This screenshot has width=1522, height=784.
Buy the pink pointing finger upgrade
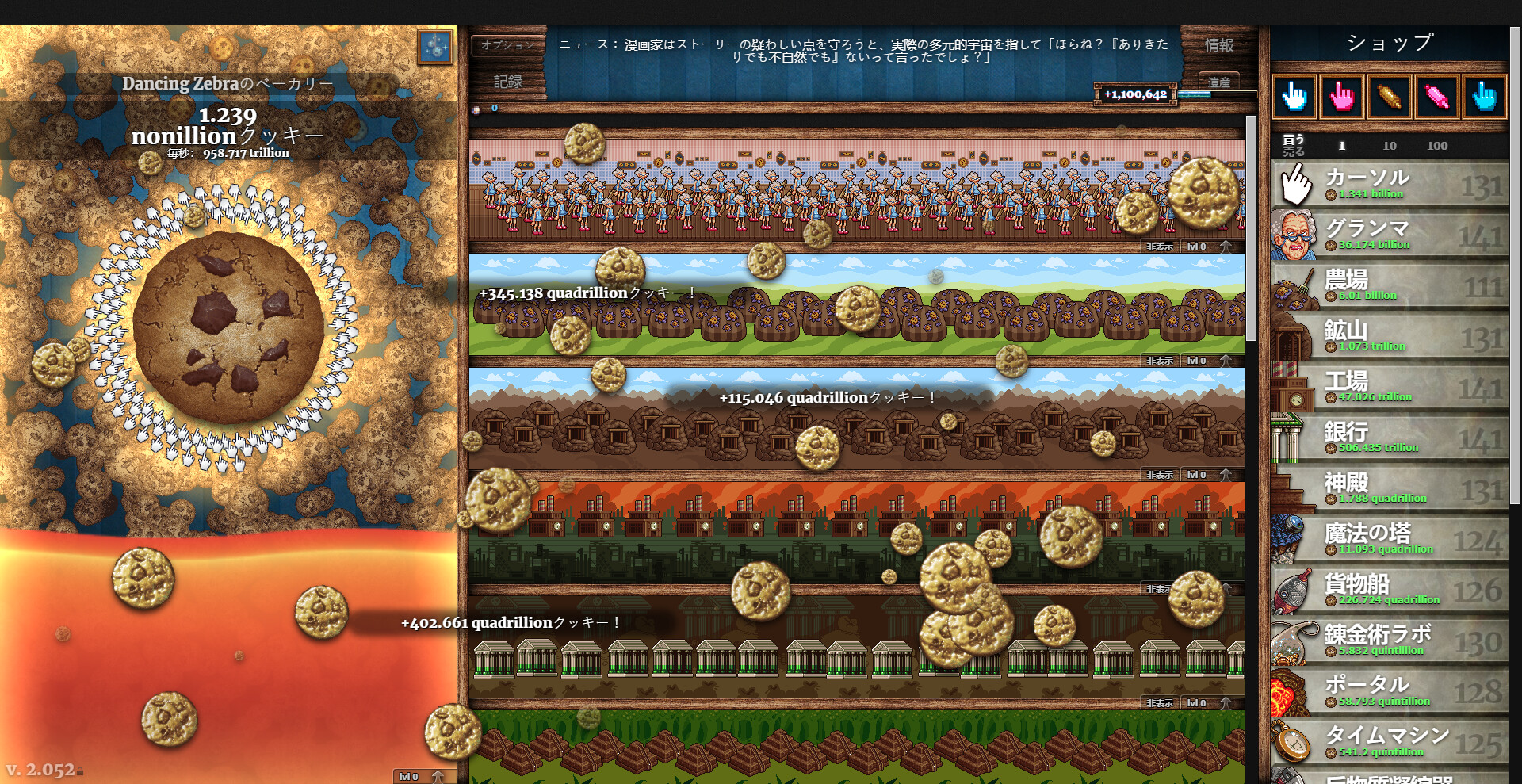[x=1340, y=97]
